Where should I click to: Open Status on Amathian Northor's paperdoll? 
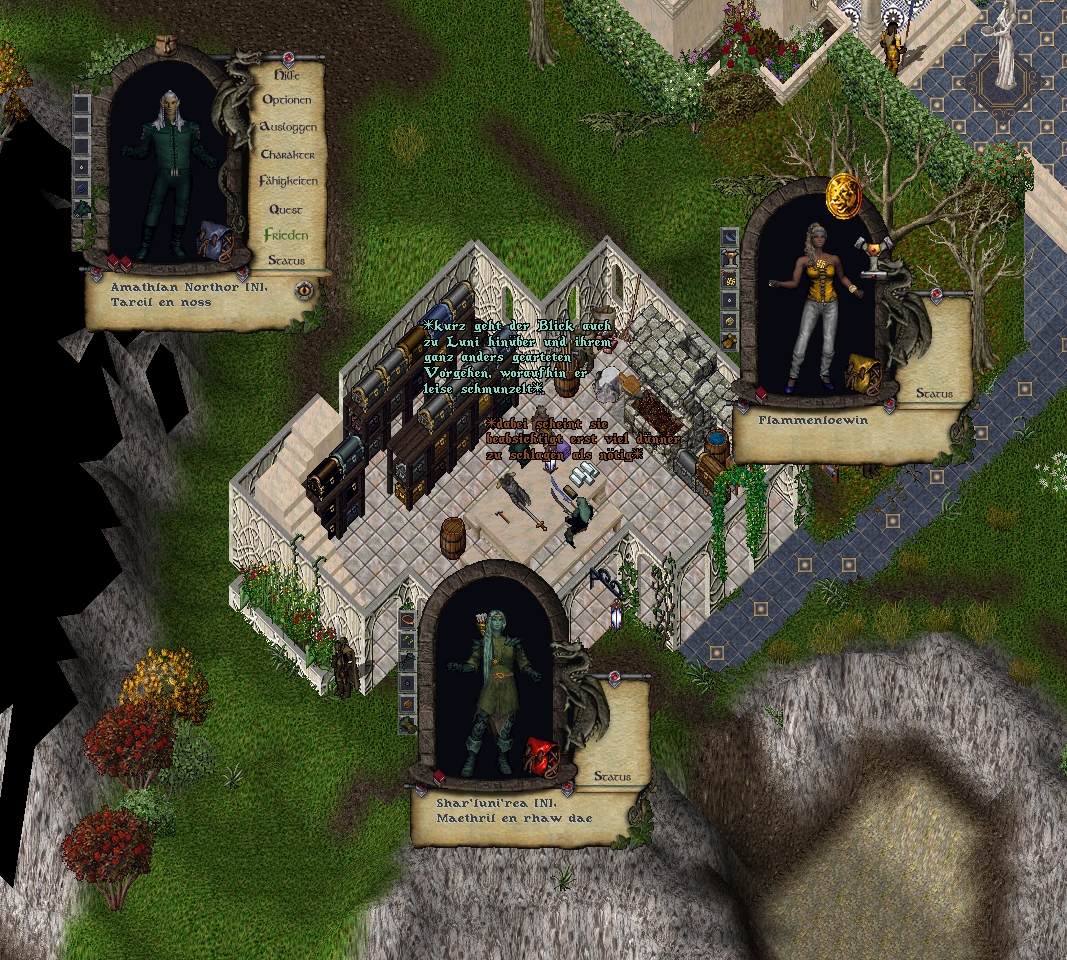tap(286, 261)
